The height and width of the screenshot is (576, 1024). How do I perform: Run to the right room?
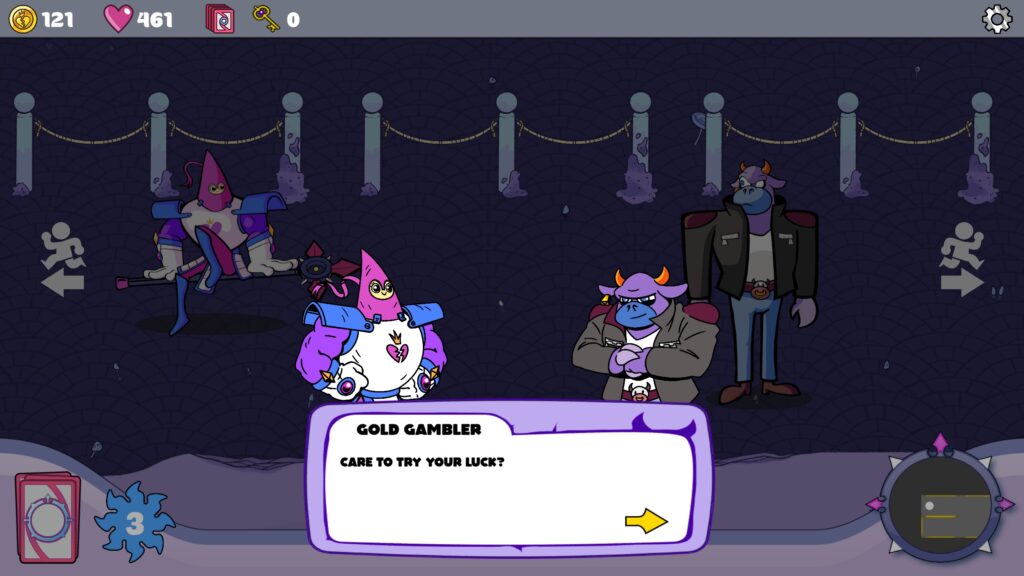[x=962, y=259]
